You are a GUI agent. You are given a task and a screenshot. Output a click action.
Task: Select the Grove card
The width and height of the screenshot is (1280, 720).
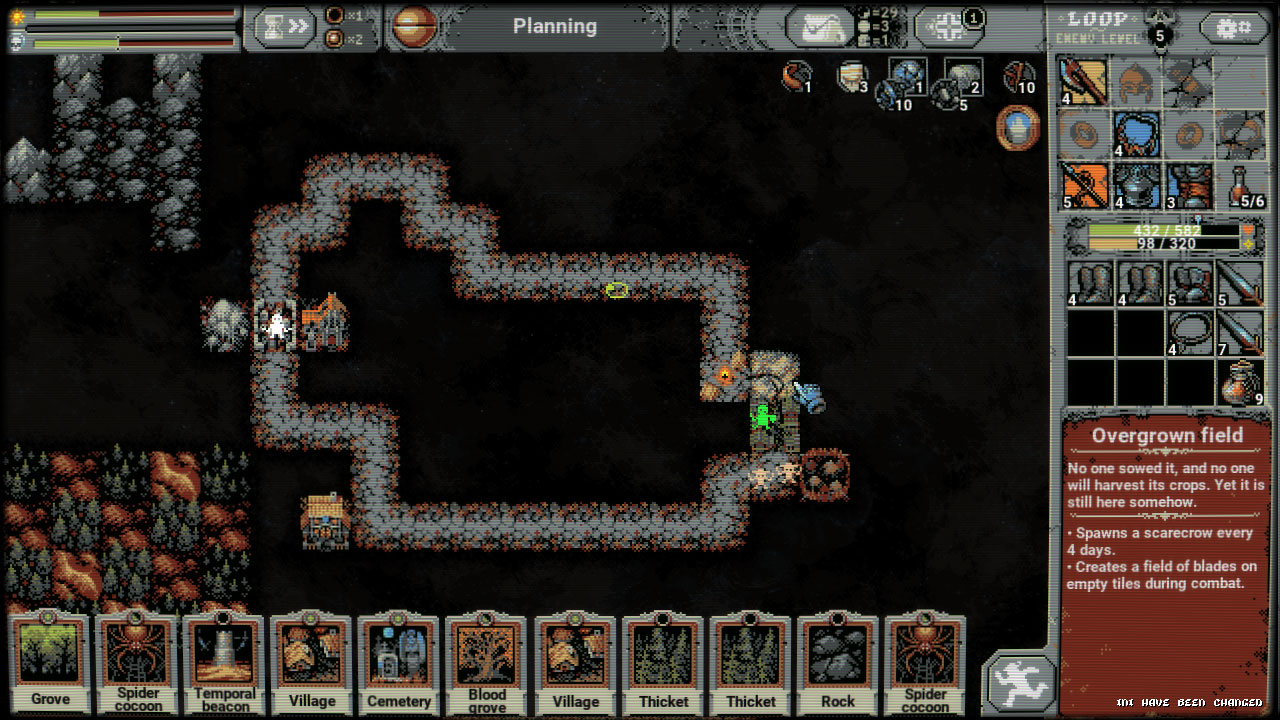click(x=50, y=663)
